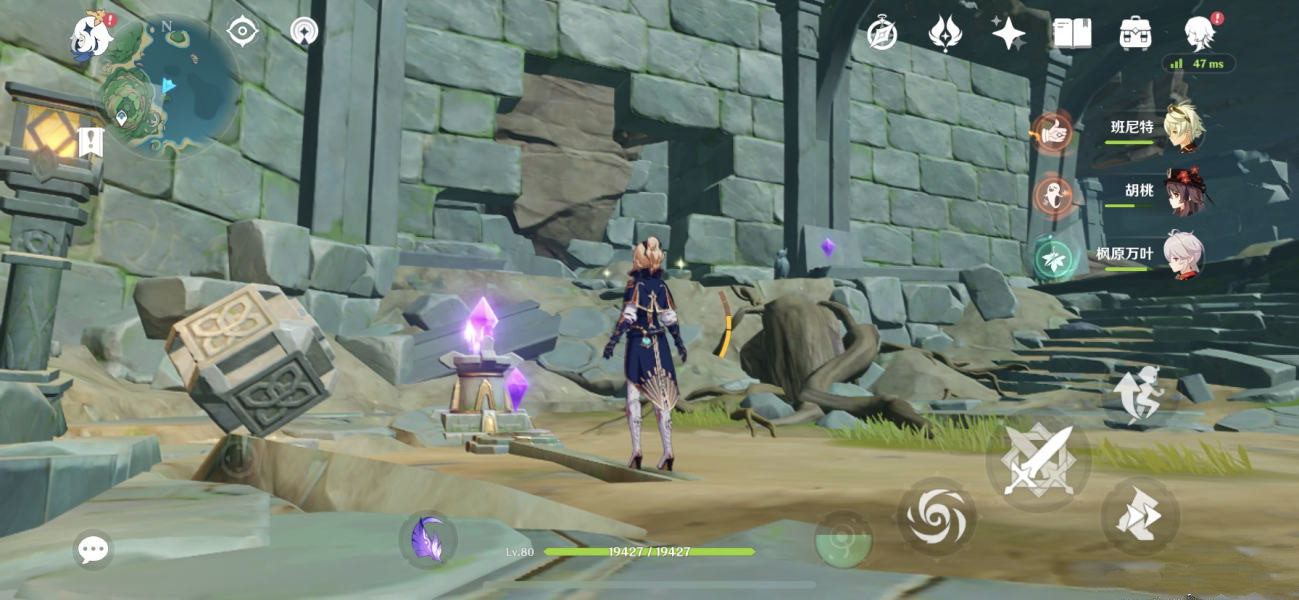Open the backpack inventory

click(1135, 34)
